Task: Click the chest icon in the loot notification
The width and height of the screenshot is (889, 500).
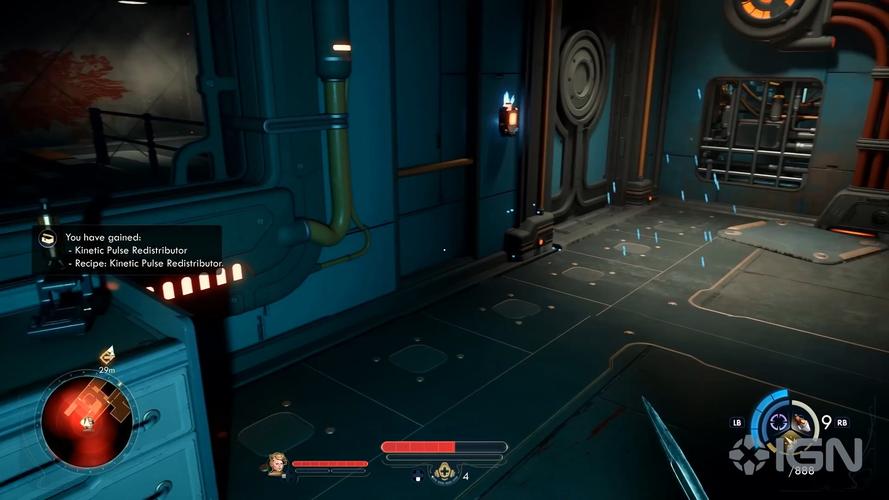Action: pyautogui.click(x=47, y=238)
